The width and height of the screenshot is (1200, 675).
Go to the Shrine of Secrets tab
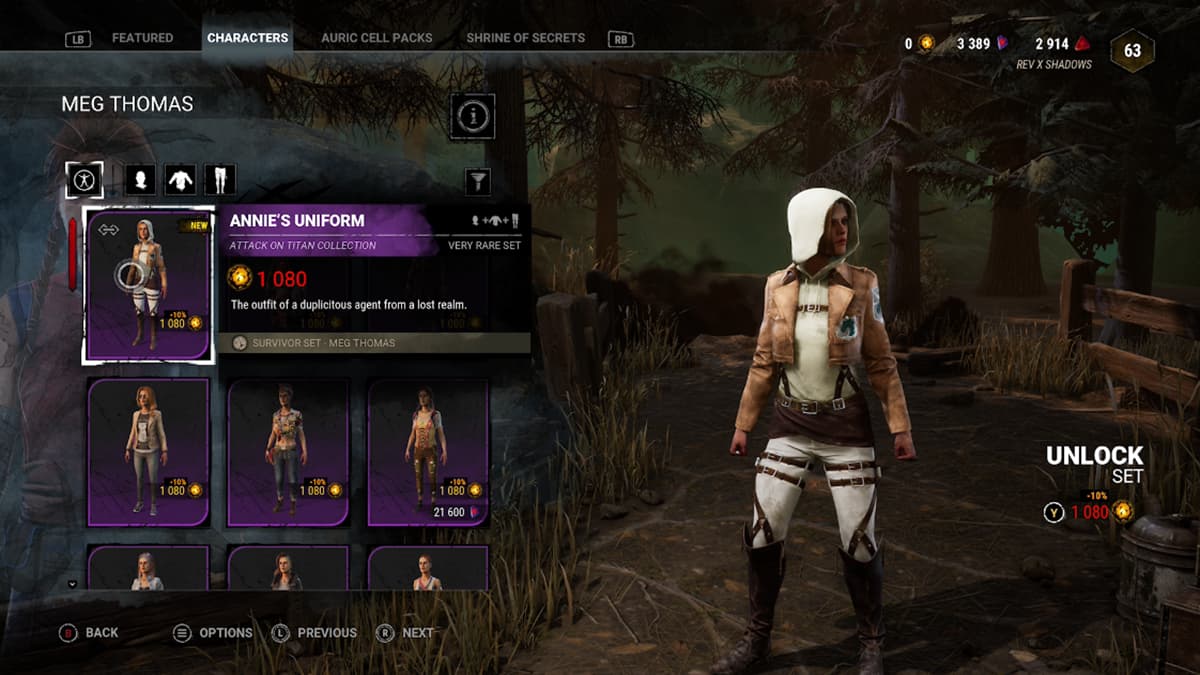click(x=525, y=38)
